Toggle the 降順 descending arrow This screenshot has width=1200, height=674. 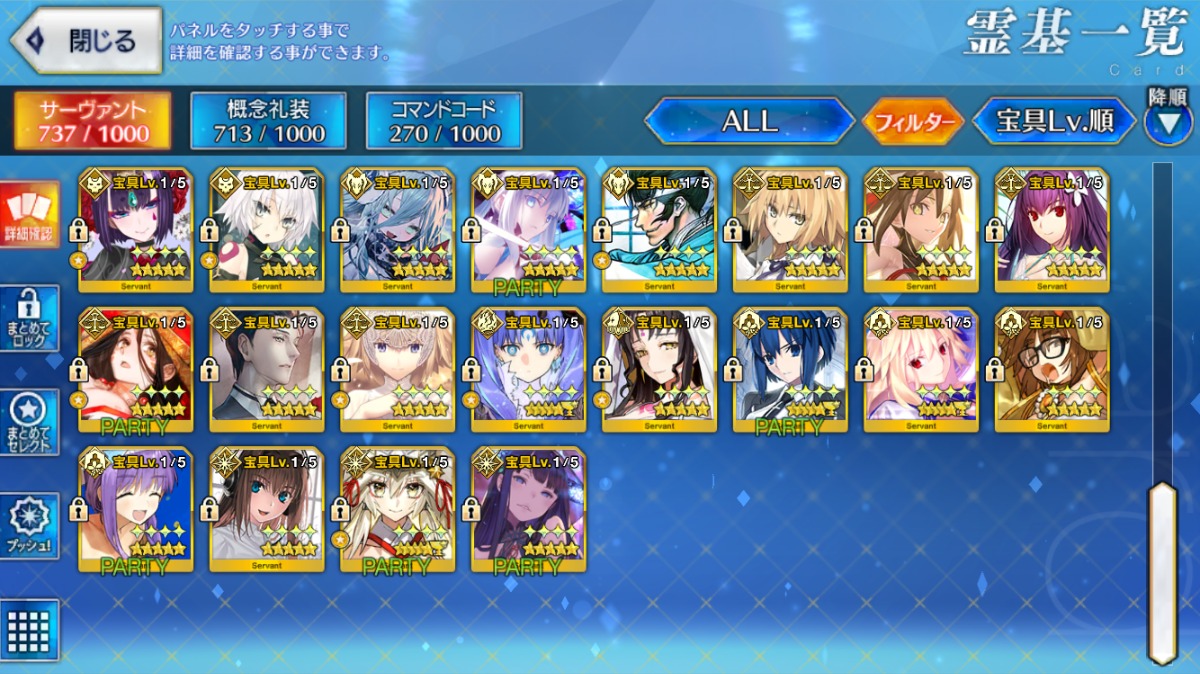tap(1167, 120)
